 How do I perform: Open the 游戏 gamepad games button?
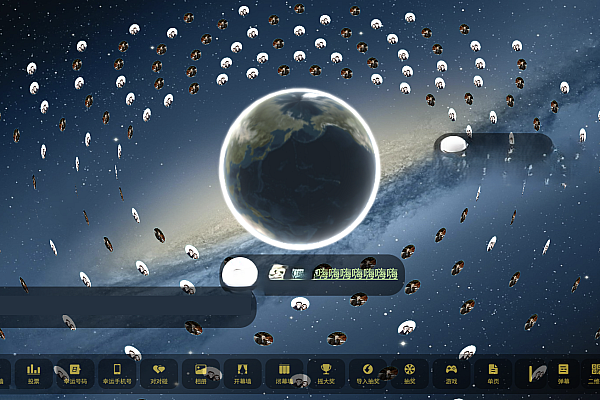coord(451,372)
